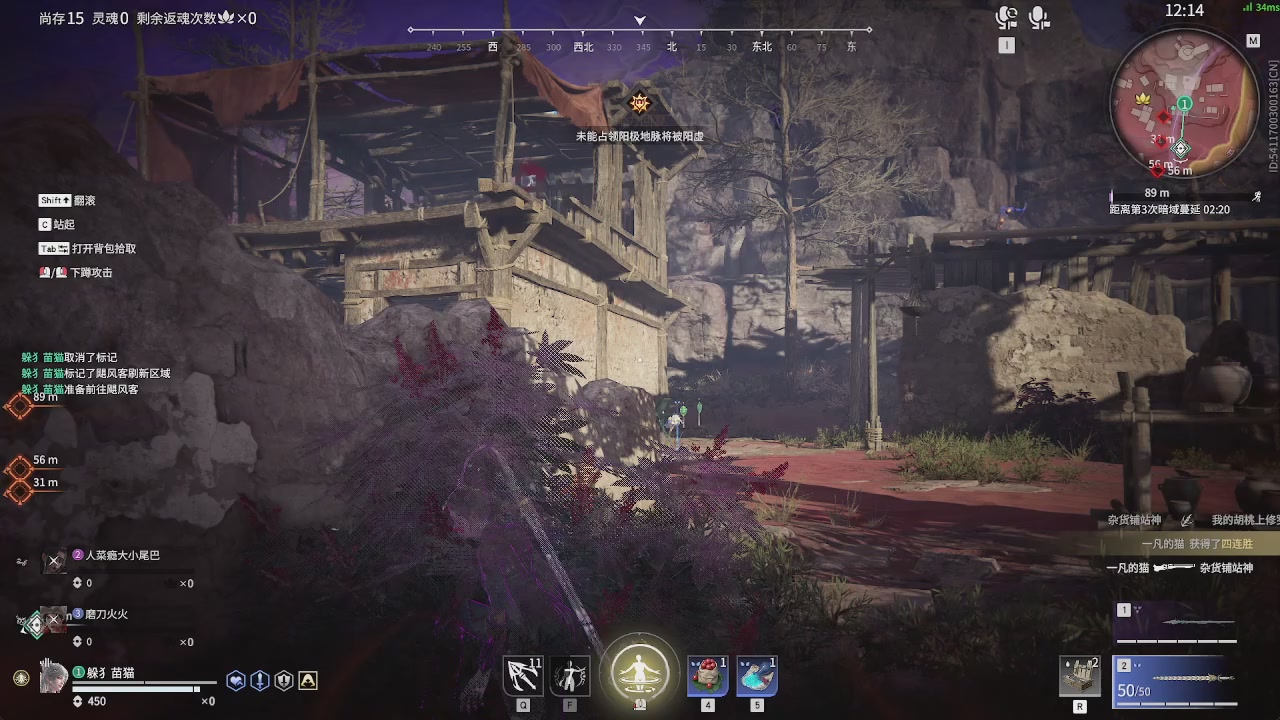
Task: Use the red berry bag item
Action: (x=707, y=676)
